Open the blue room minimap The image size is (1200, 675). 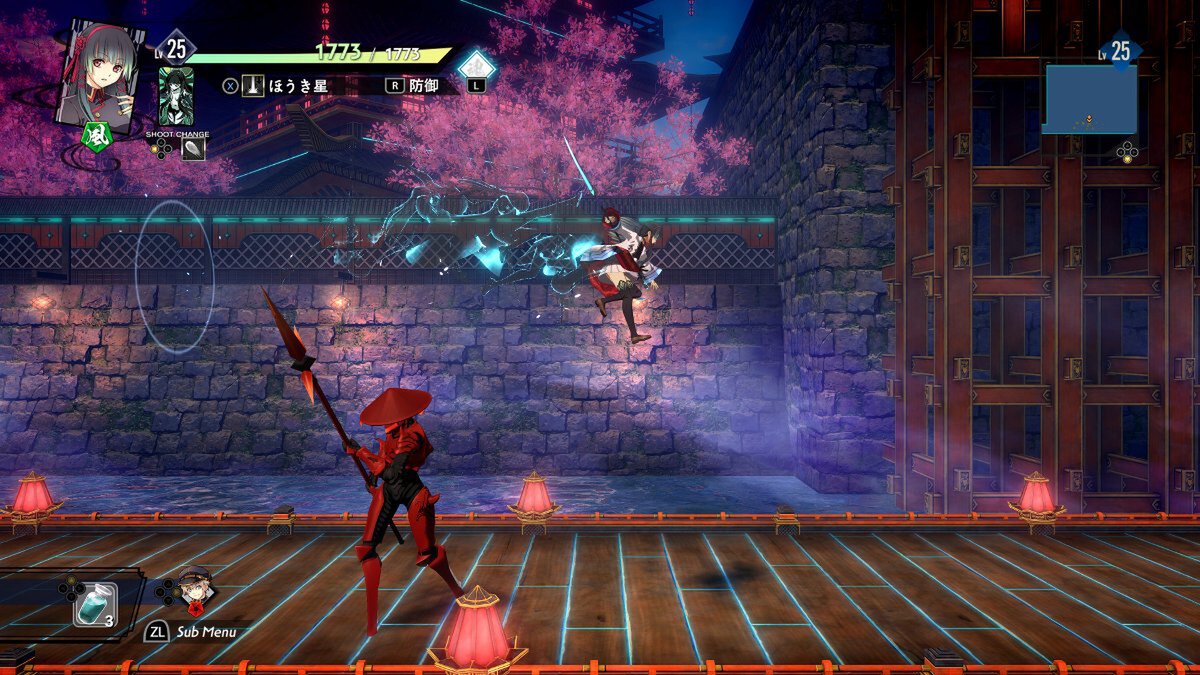(1090, 99)
